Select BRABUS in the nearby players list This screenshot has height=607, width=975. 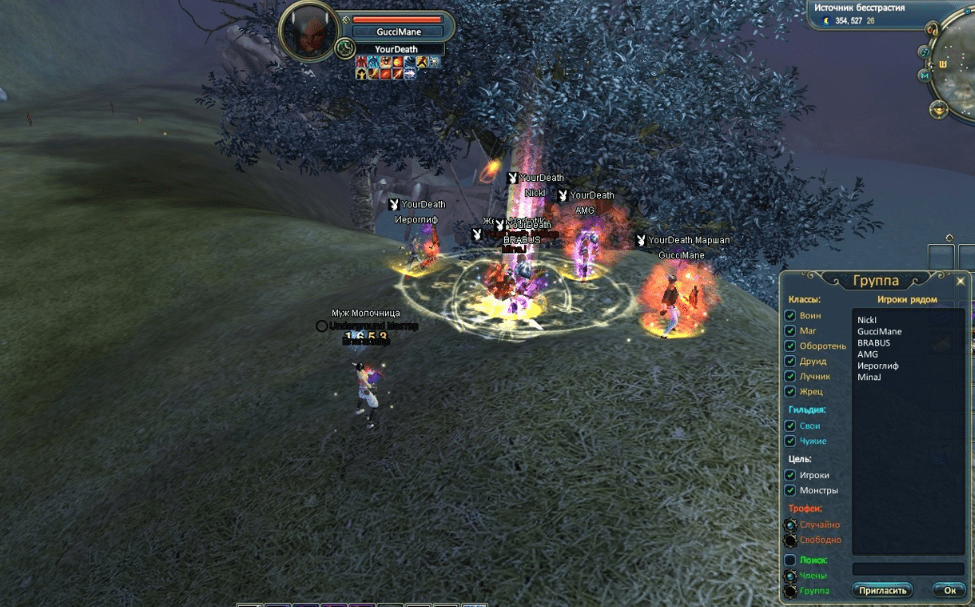[873, 343]
